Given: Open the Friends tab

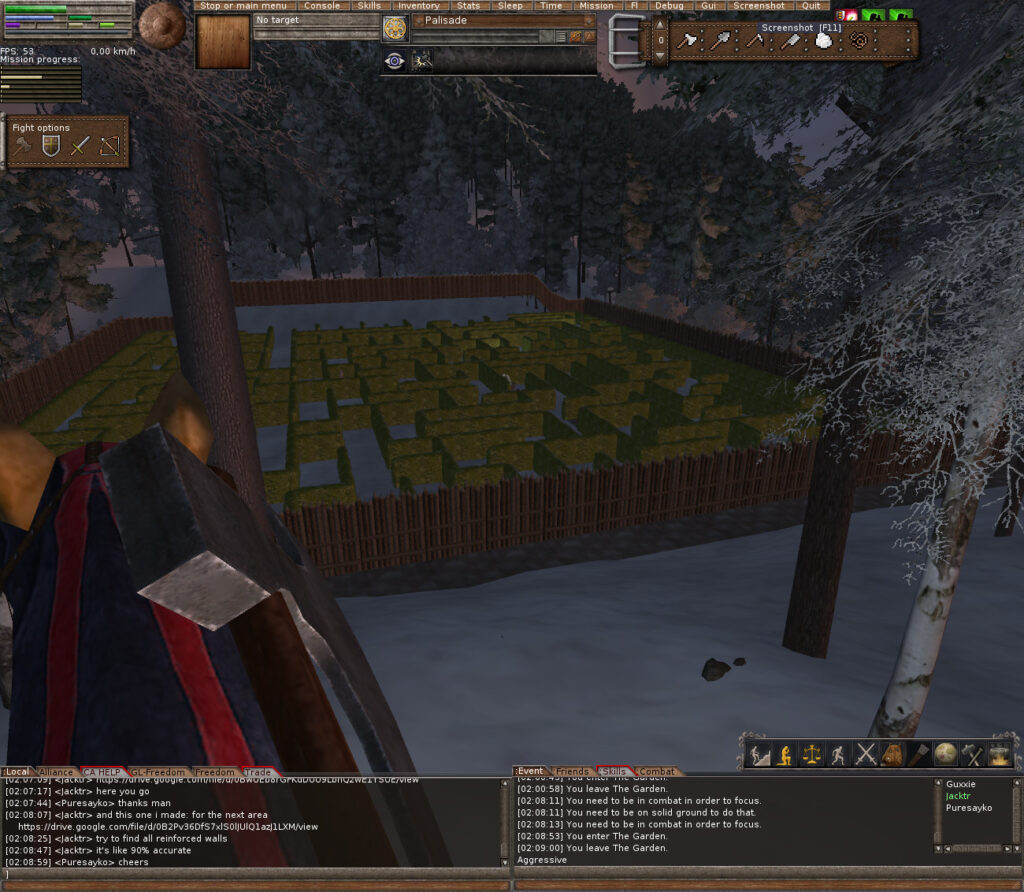Looking at the screenshot, I should click(572, 772).
